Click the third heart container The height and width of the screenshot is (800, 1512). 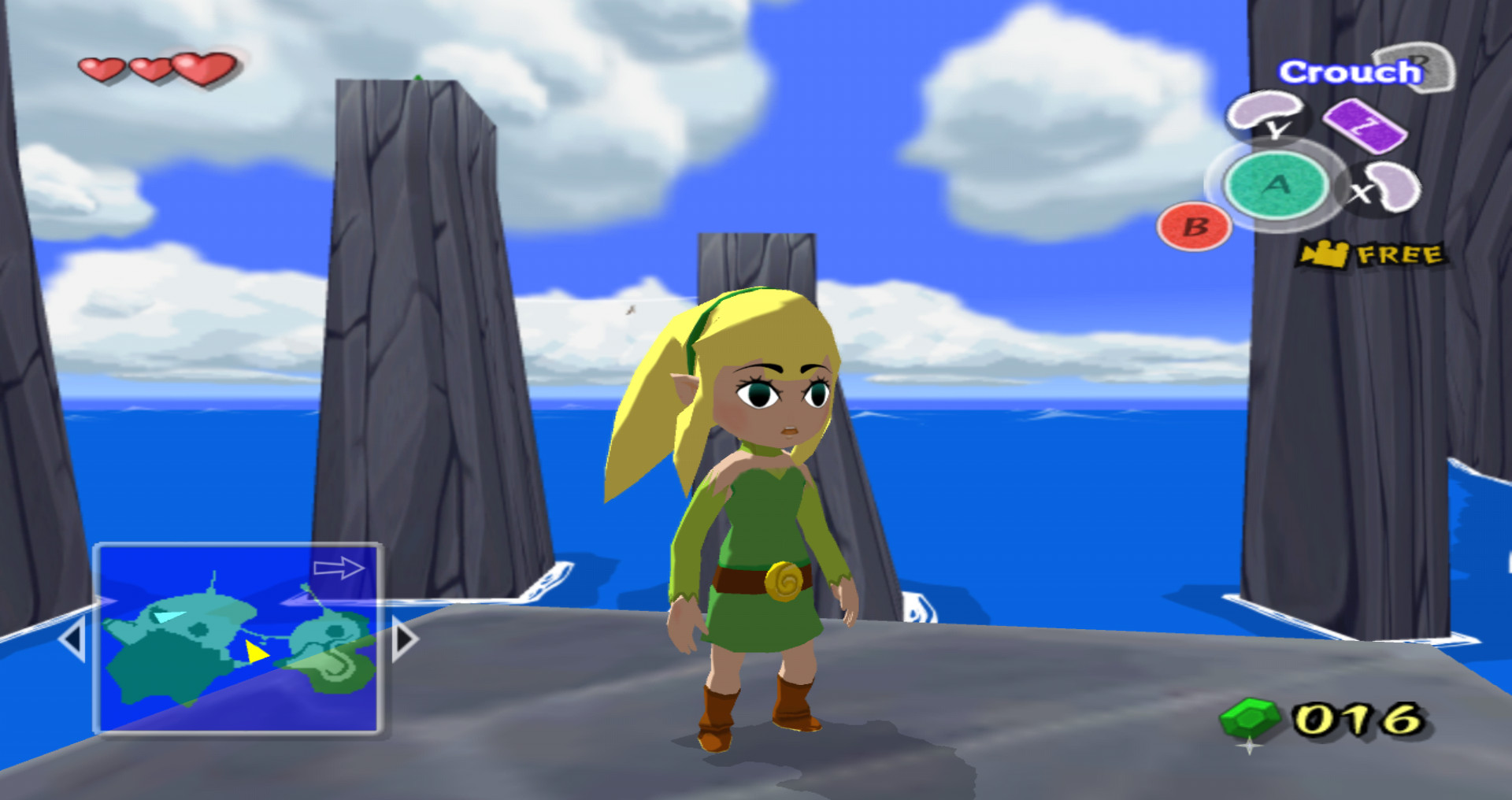[203, 68]
